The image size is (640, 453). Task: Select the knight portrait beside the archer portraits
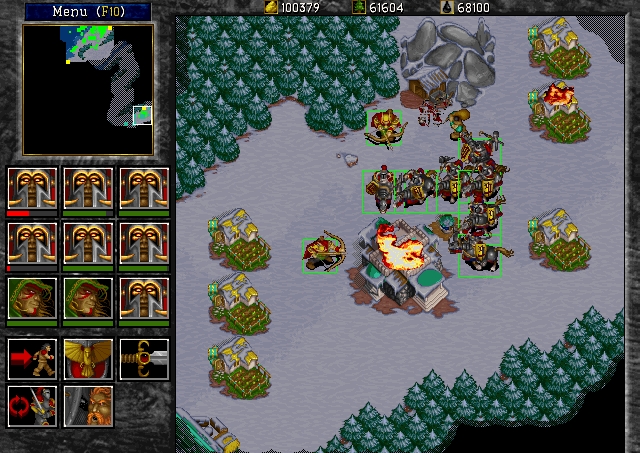tap(144, 298)
